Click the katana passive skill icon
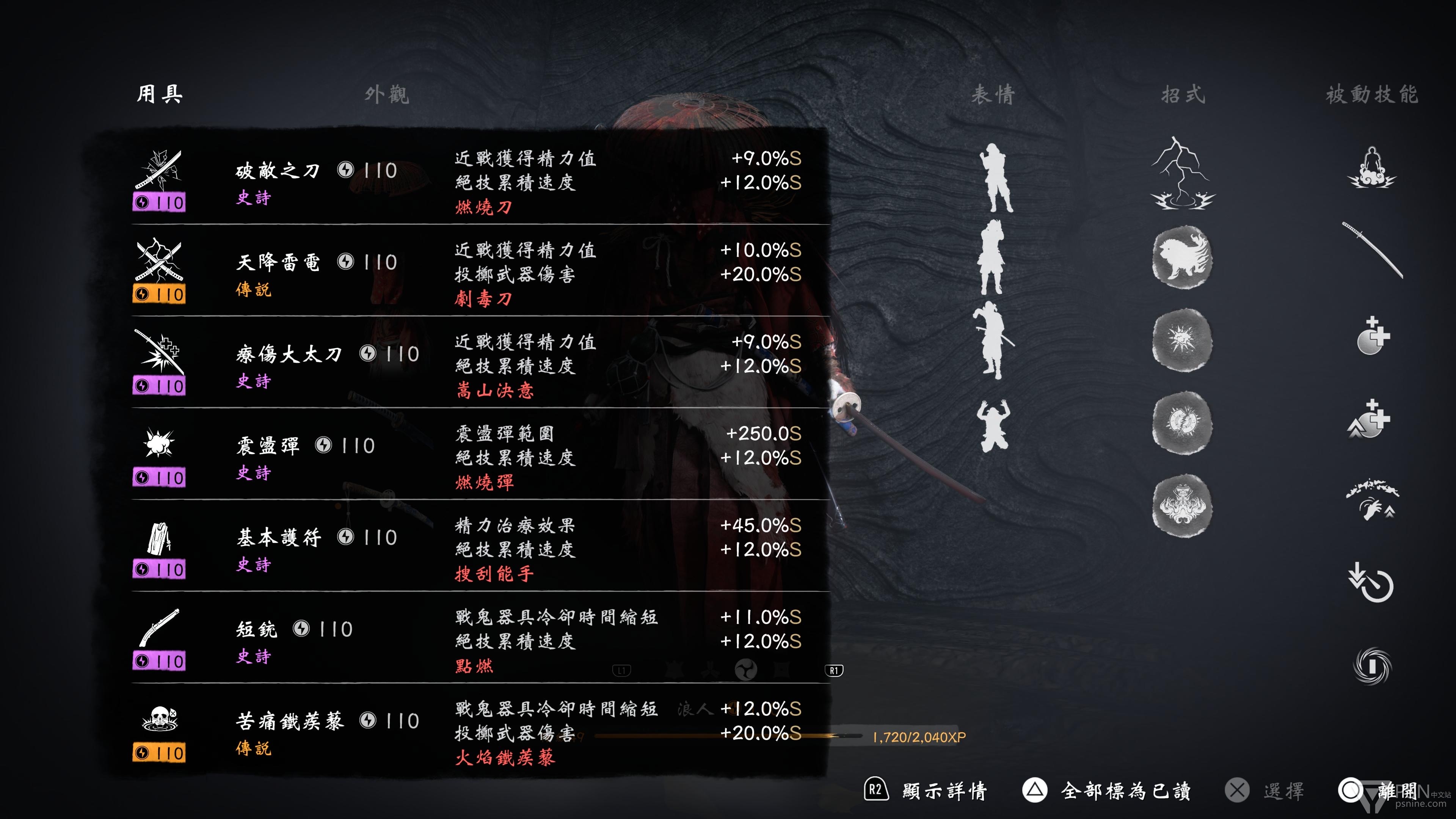 point(1372,250)
